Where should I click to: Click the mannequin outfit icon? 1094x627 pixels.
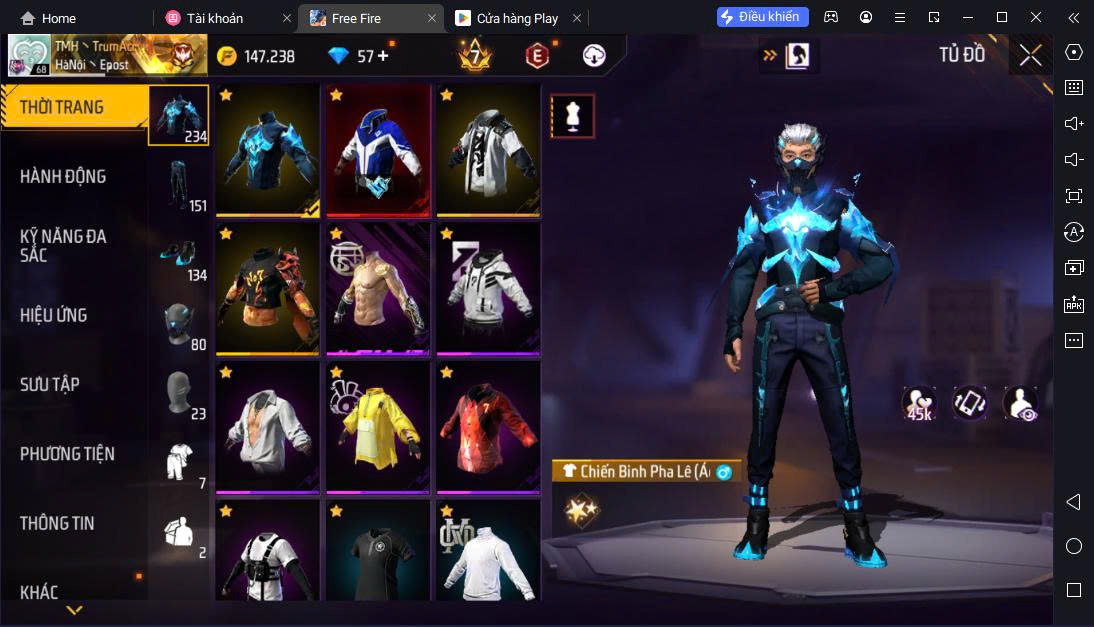[x=573, y=116]
